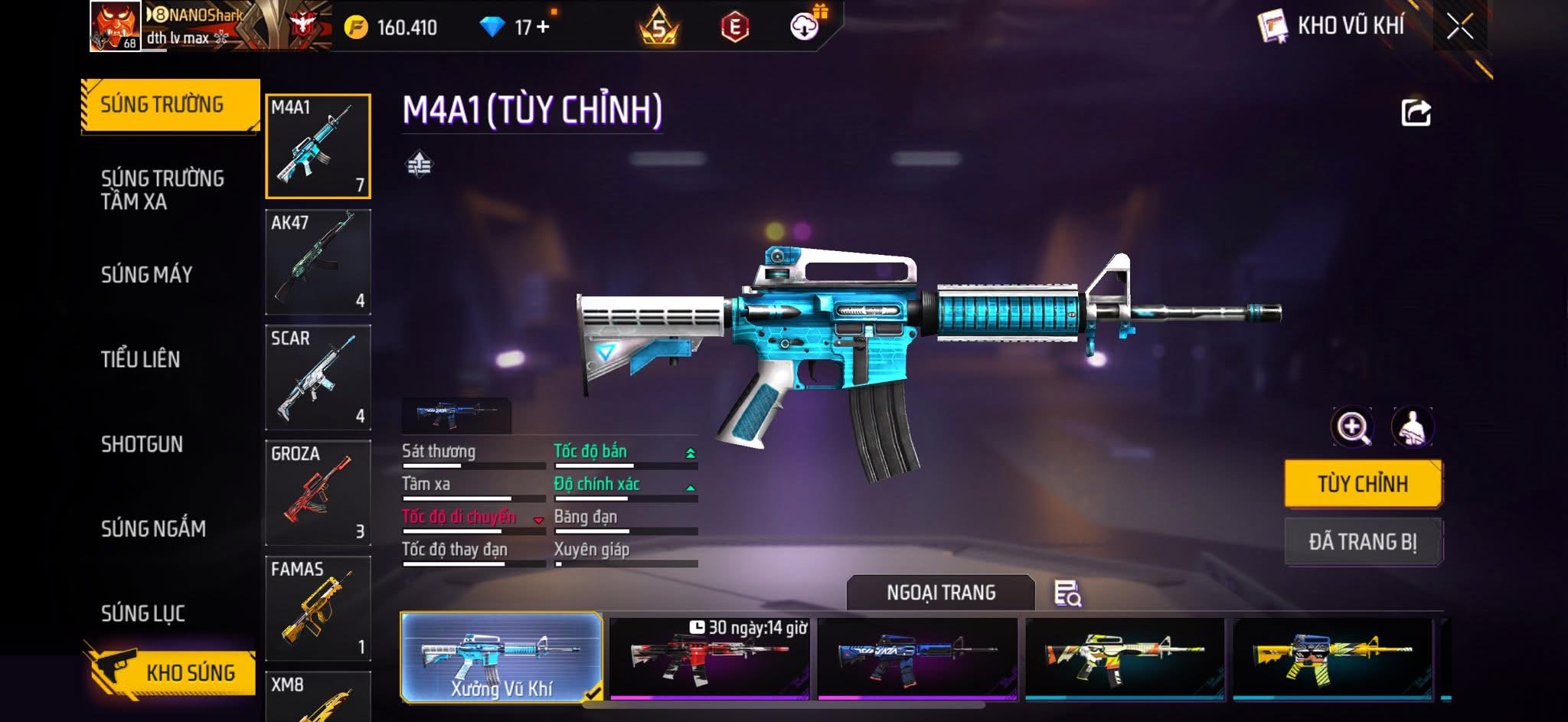This screenshot has height=722, width=1568.
Task: Pick the GROZA weapon tile
Action: [x=318, y=492]
